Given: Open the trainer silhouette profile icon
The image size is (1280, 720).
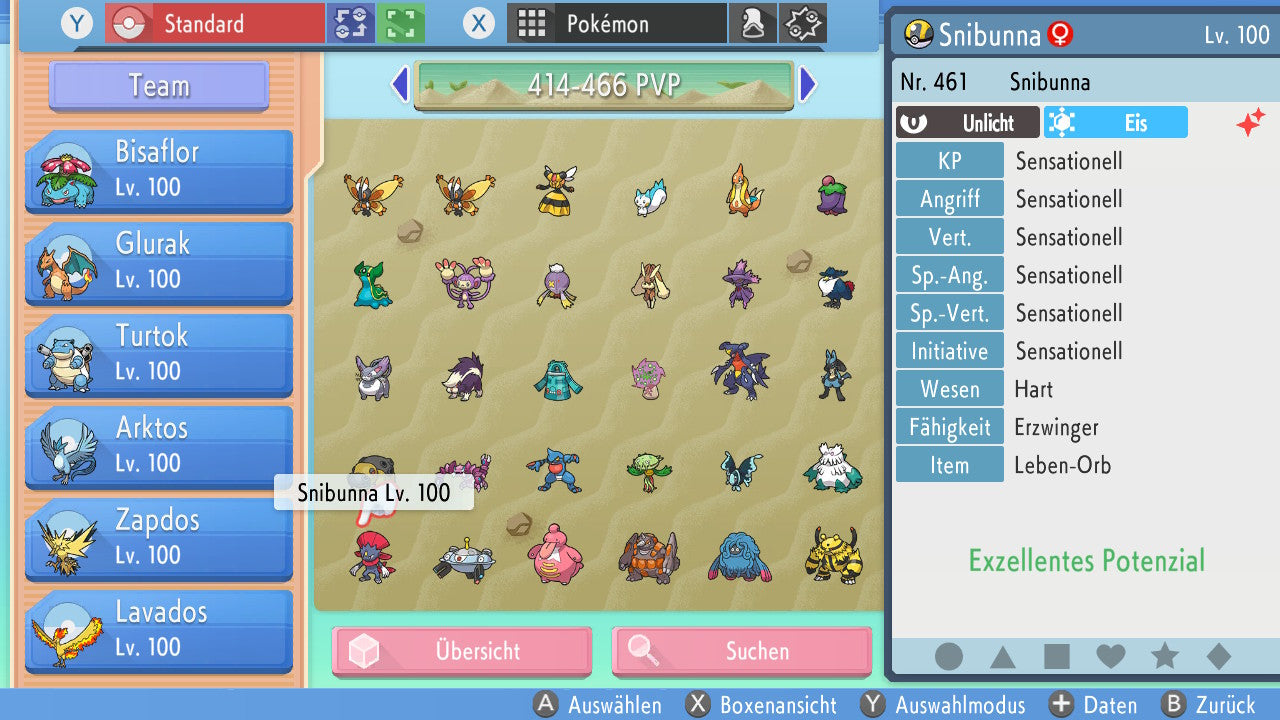Looking at the screenshot, I should [x=753, y=22].
